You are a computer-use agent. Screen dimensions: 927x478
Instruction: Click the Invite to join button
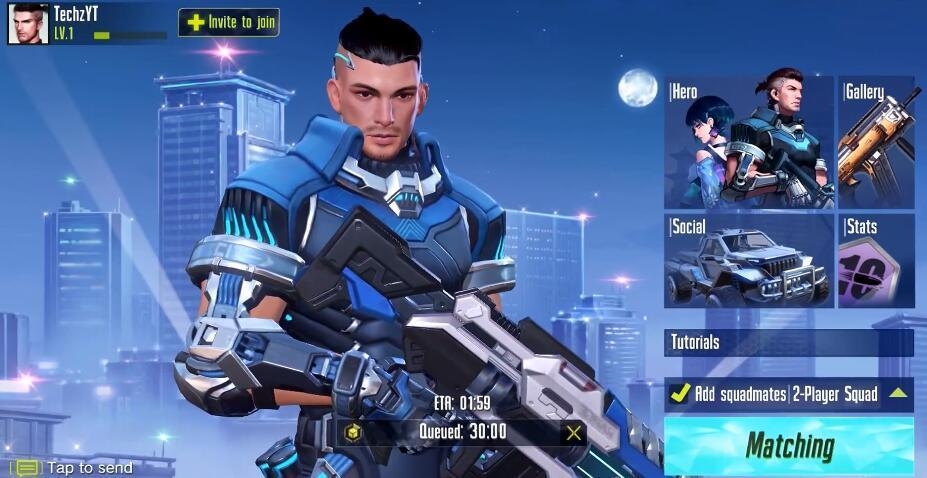coord(229,22)
